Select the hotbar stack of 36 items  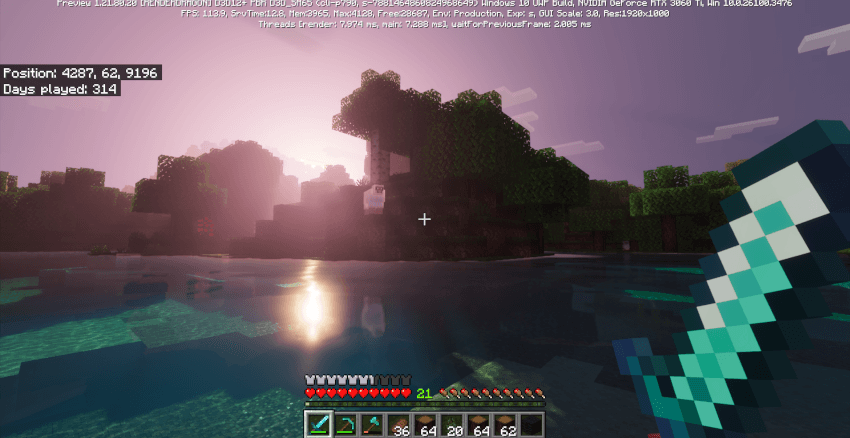coord(398,424)
